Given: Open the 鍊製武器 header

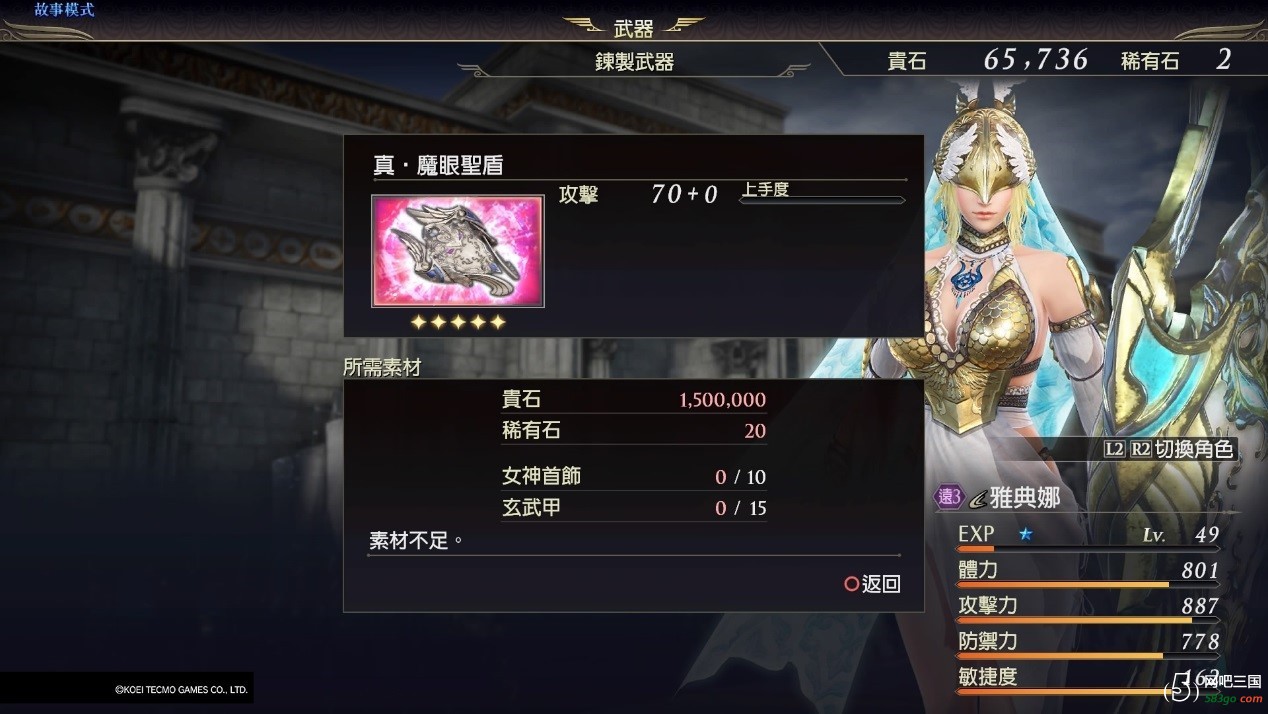Looking at the screenshot, I should point(634,62).
